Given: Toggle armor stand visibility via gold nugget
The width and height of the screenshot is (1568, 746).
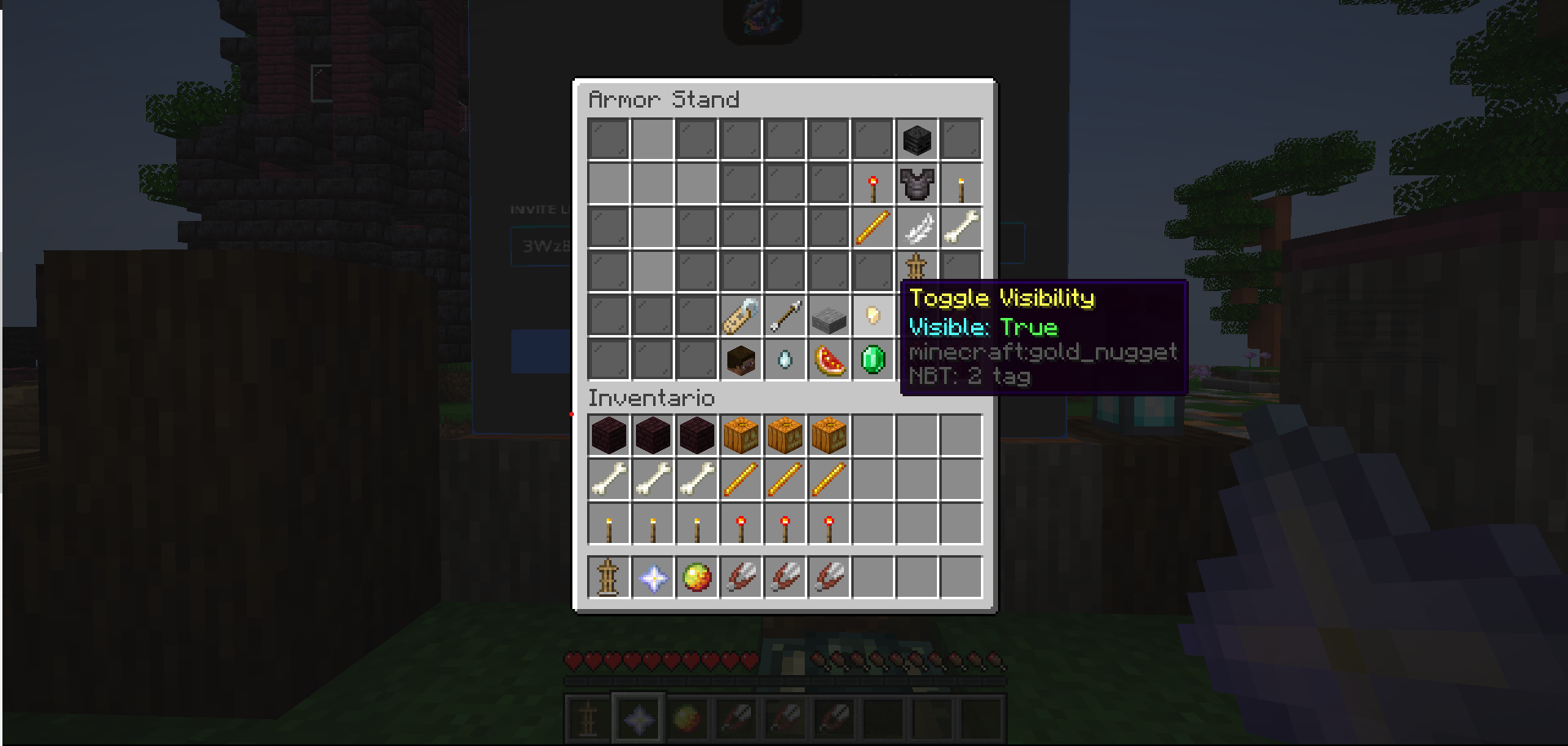Looking at the screenshot, I should coord(872,316).
